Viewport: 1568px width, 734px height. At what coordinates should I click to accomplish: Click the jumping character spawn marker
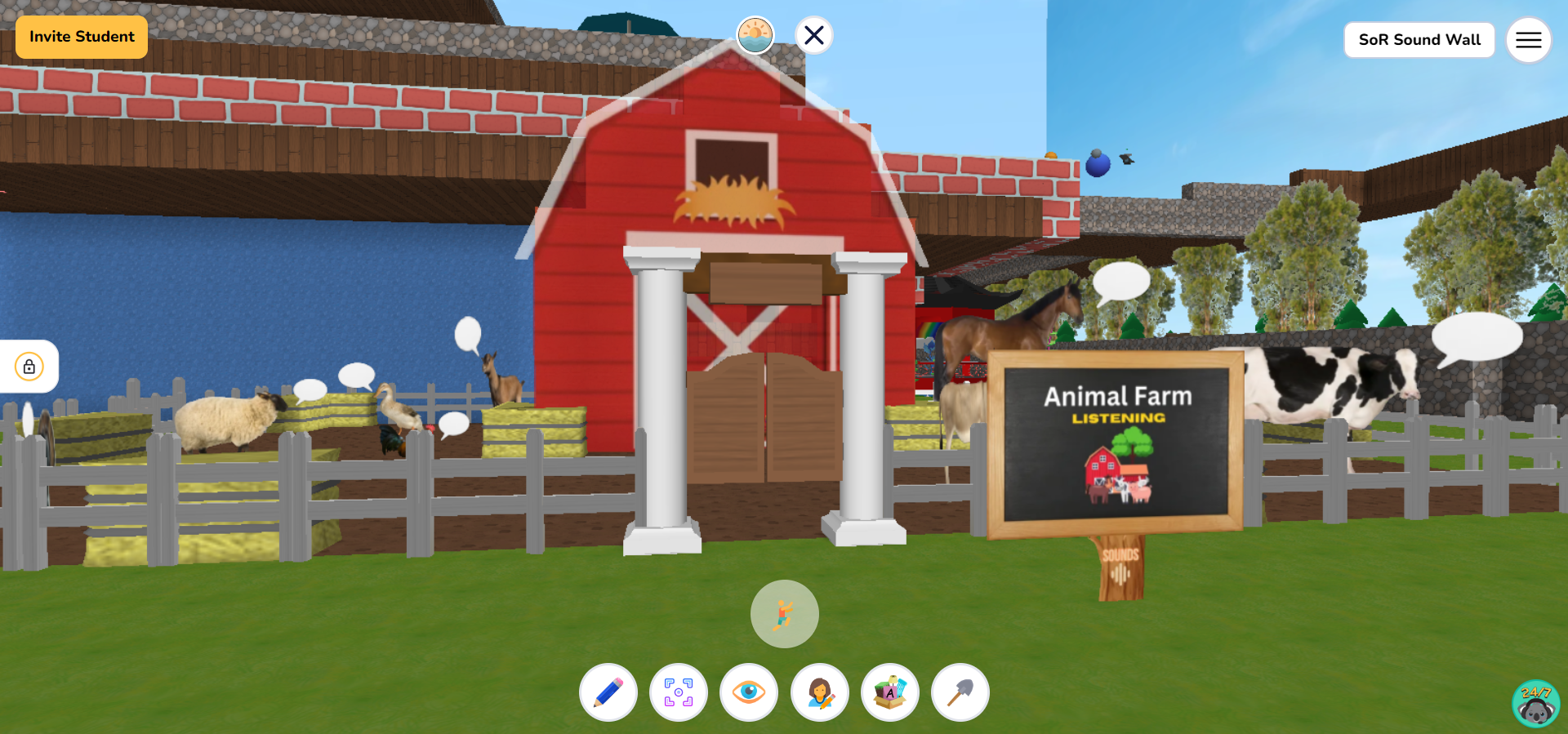coord(783,615)
